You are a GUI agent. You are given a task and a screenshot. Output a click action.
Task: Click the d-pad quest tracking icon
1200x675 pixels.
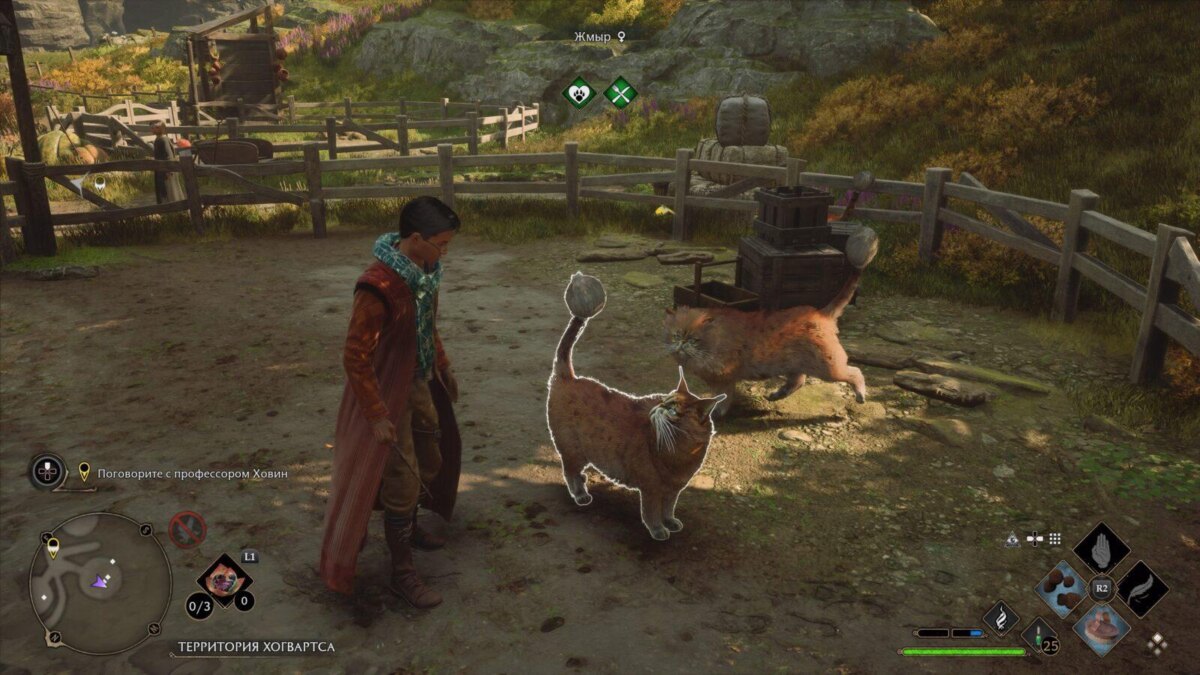pos(47,471)
